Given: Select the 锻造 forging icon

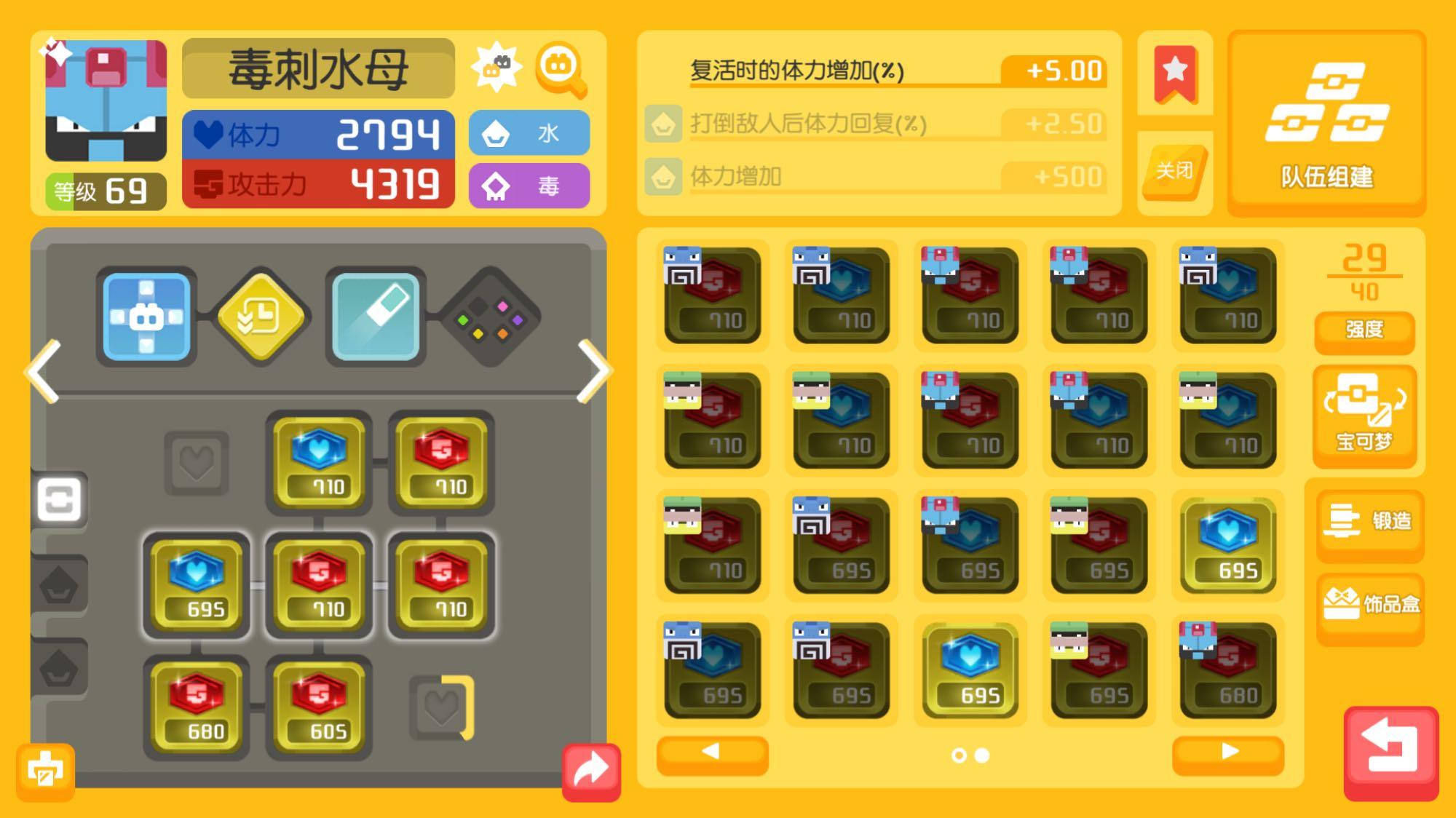Looking at the screenshot, I should point(1369,522).
